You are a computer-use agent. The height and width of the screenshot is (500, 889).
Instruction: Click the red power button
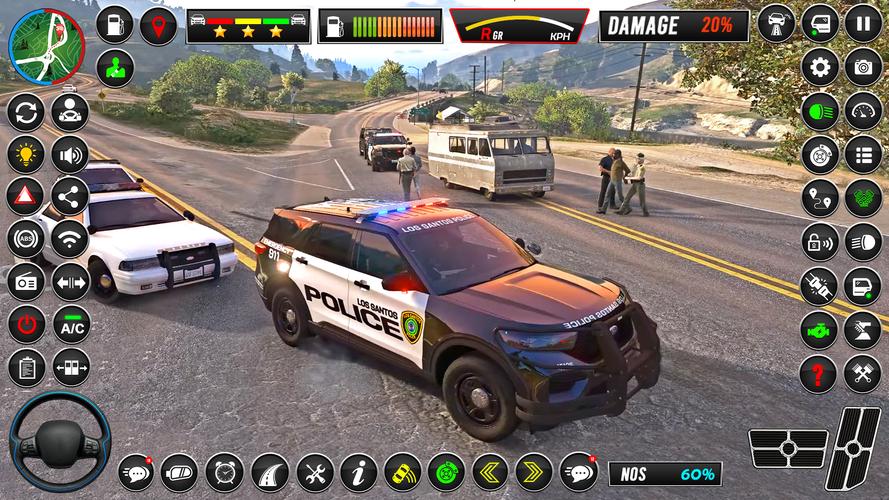tap(26, 325)
